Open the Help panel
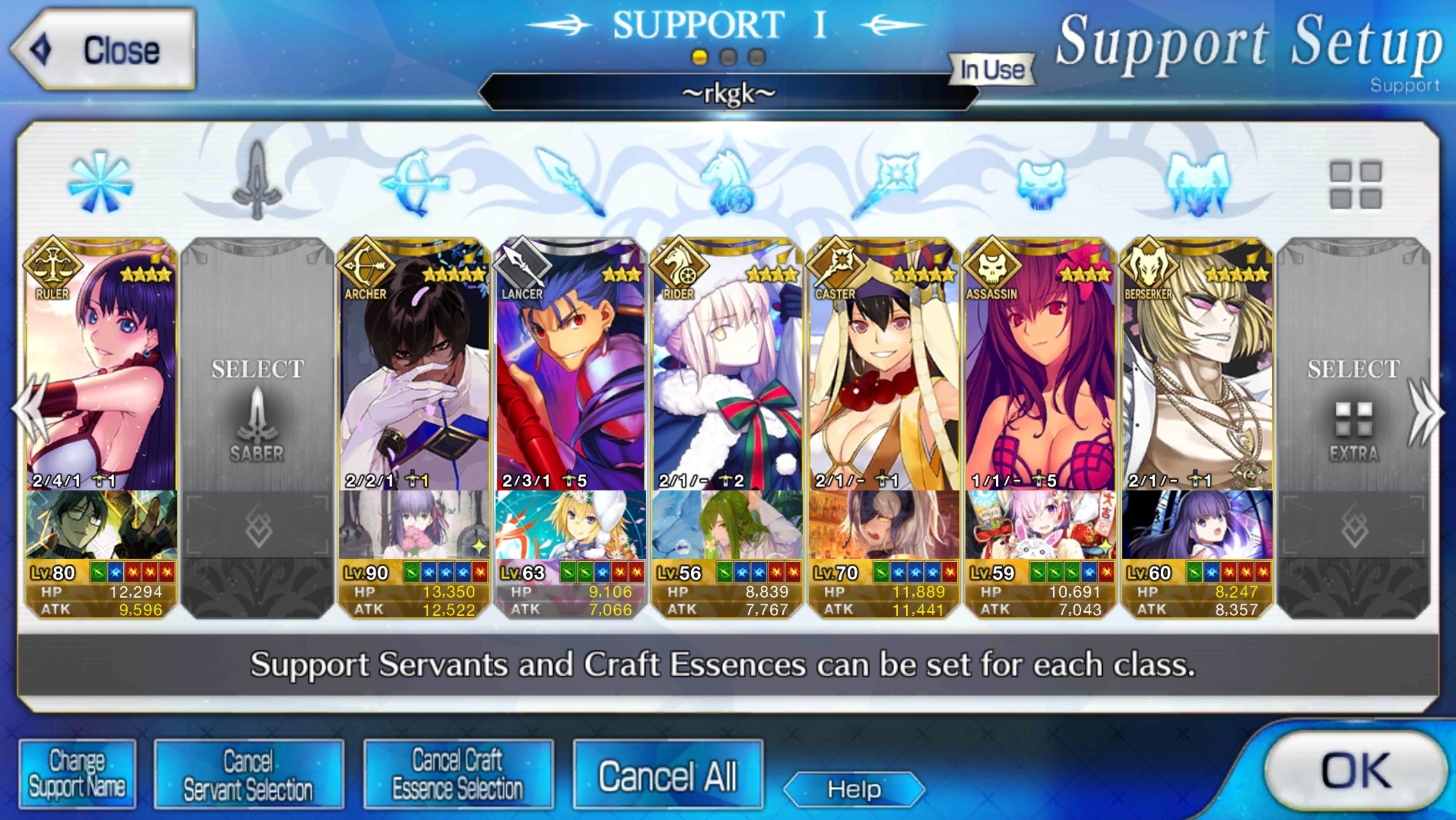1456x820 pixels. pos(854,789)
